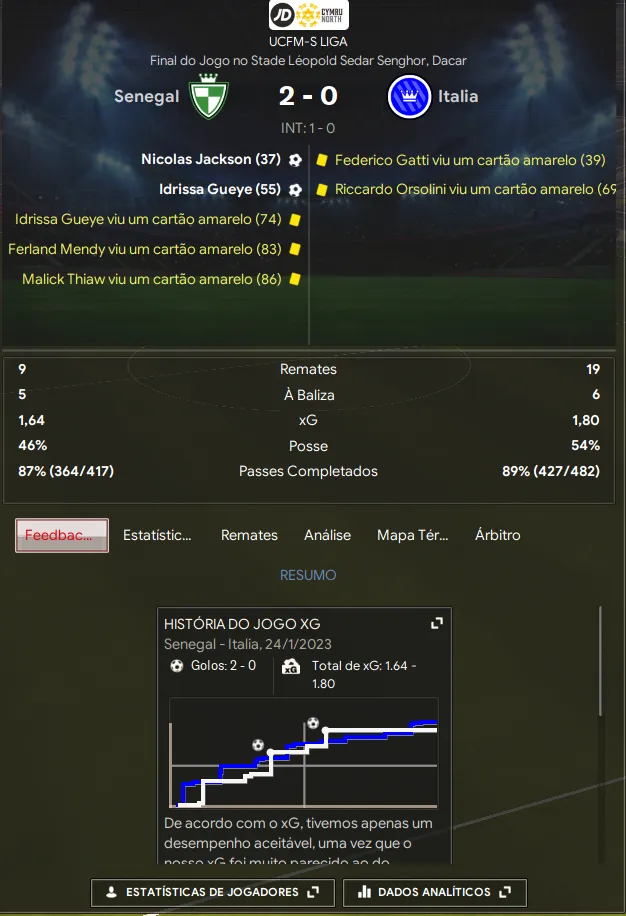Select the Feedback tab

62,535
